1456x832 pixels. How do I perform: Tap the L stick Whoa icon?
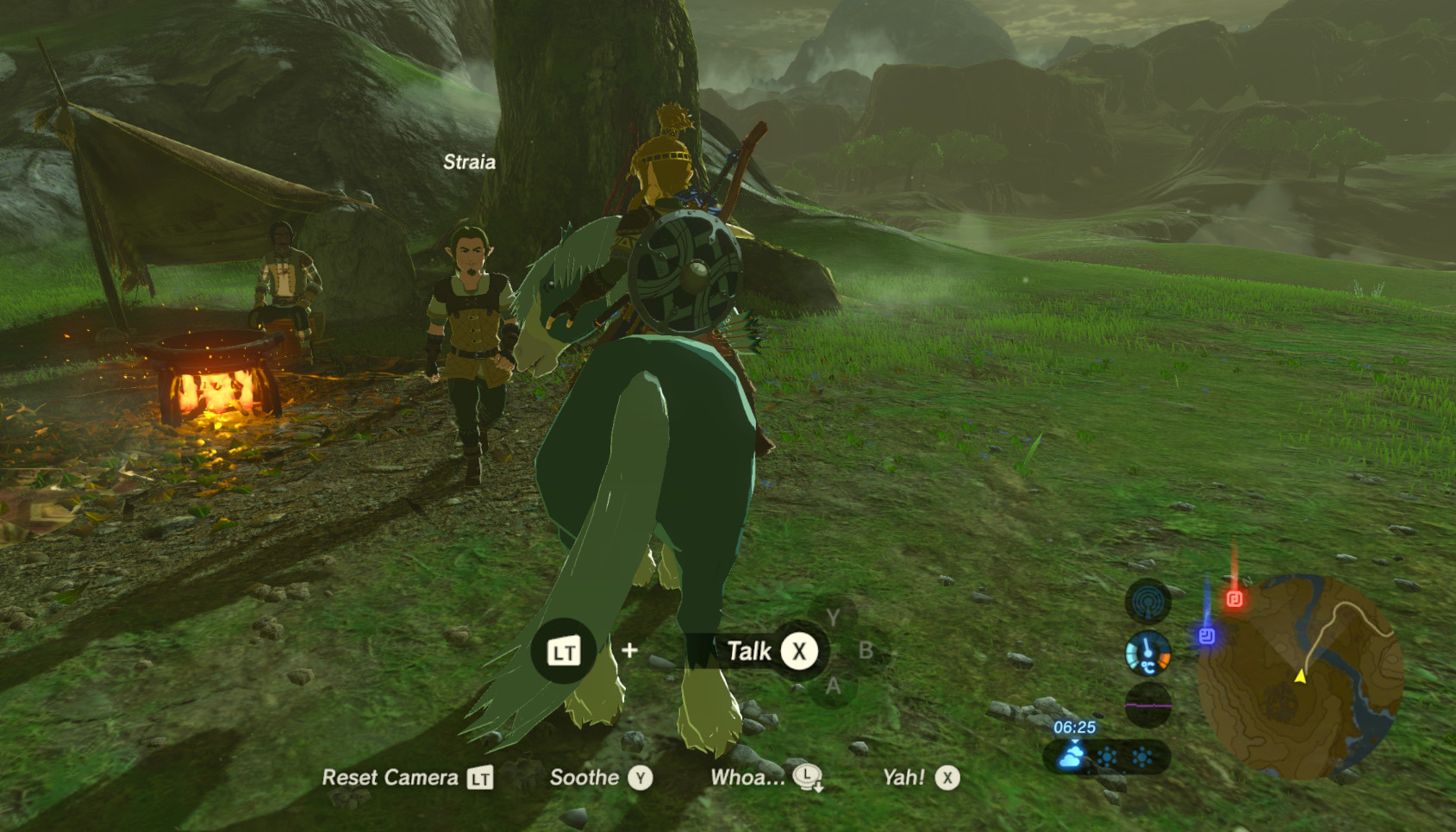point(807,779)
